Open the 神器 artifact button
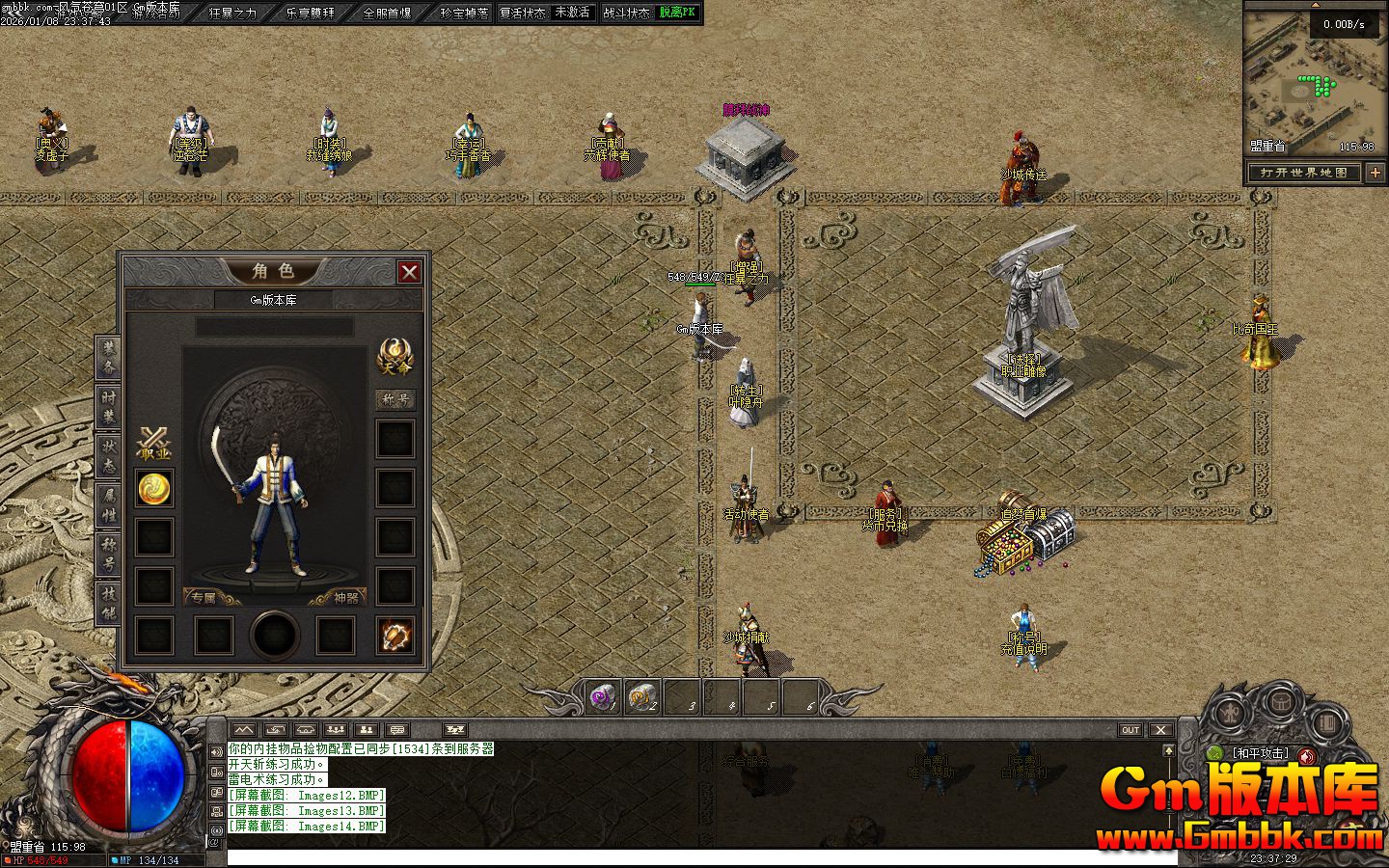Viewport: 1389px width, 868px height. 345,598
